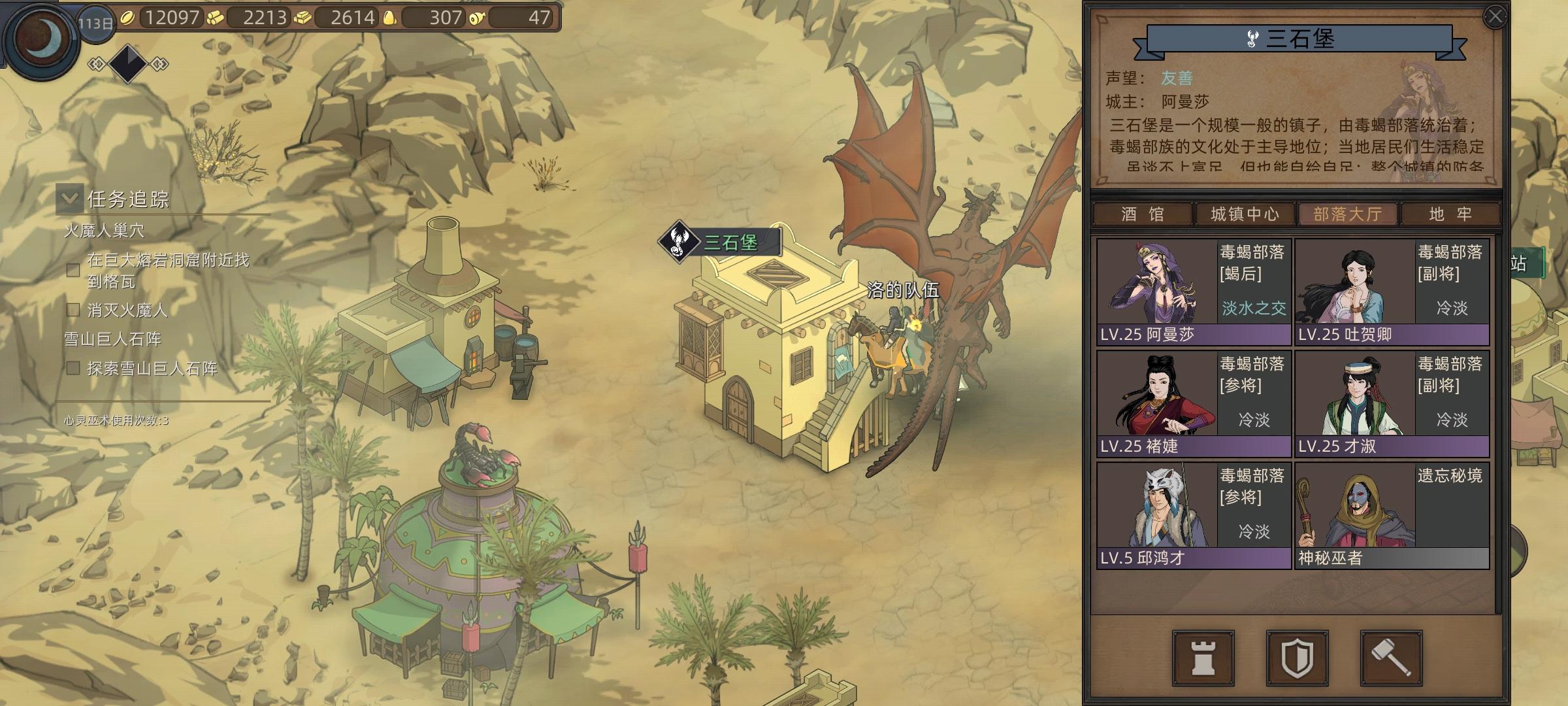Show the 地牢 tab

(1450, 214)
